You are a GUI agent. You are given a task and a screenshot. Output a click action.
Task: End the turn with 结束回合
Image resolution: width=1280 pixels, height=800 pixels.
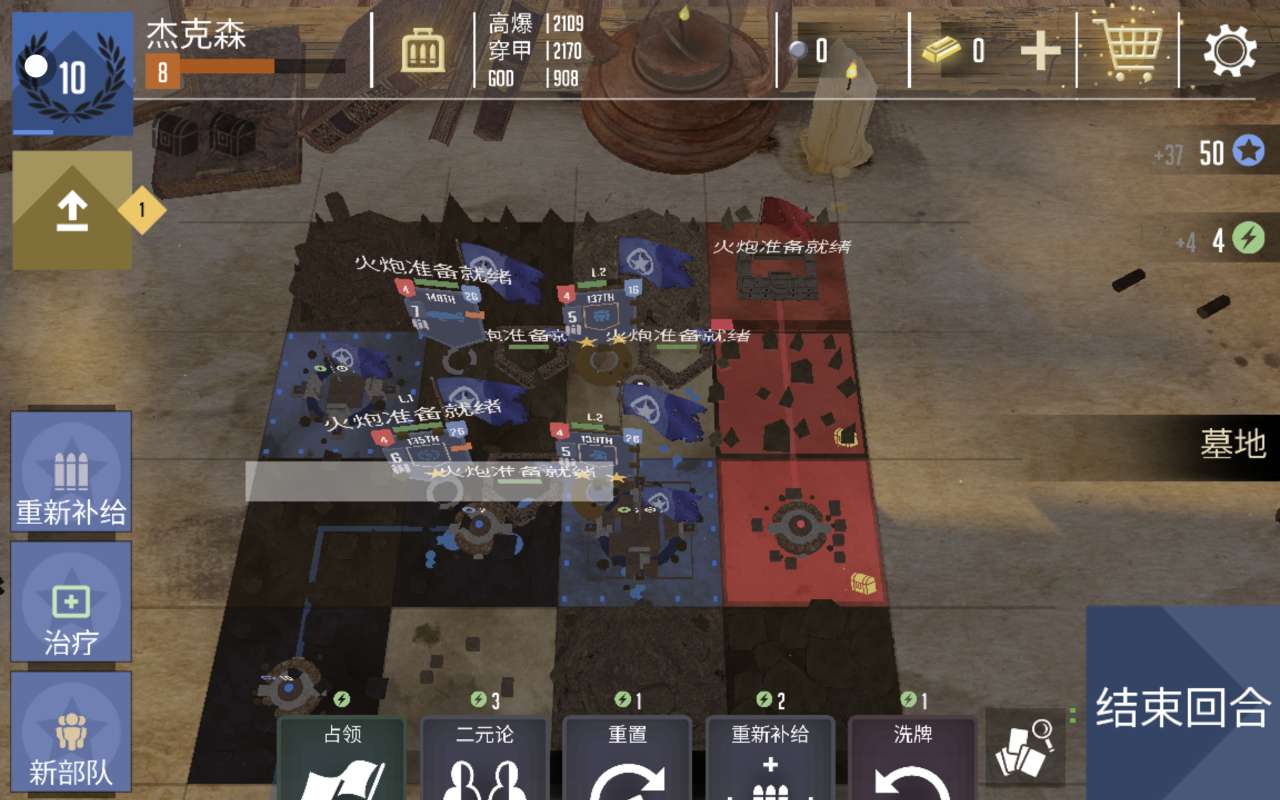[1182, 707]
